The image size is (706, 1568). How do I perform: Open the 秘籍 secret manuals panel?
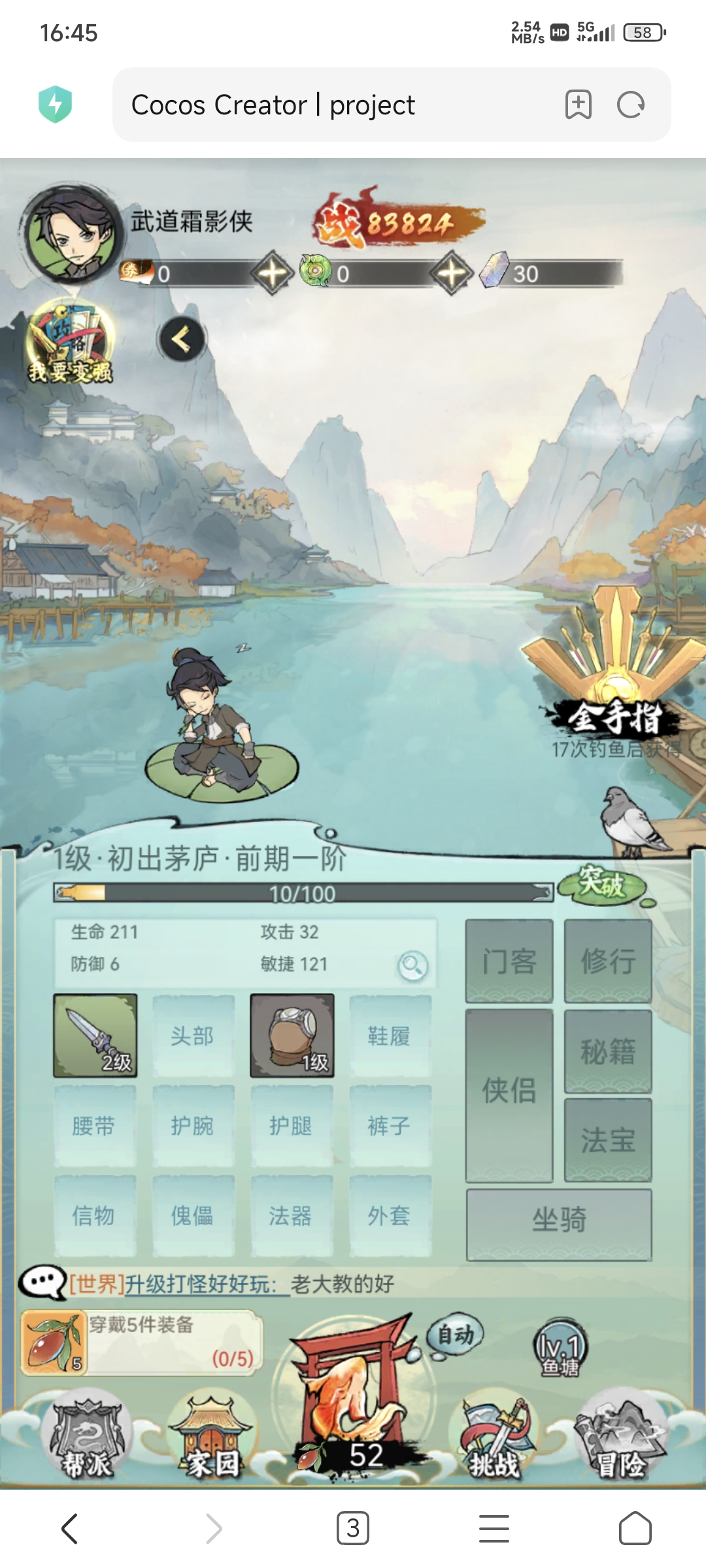click(x=608, y=1051)
